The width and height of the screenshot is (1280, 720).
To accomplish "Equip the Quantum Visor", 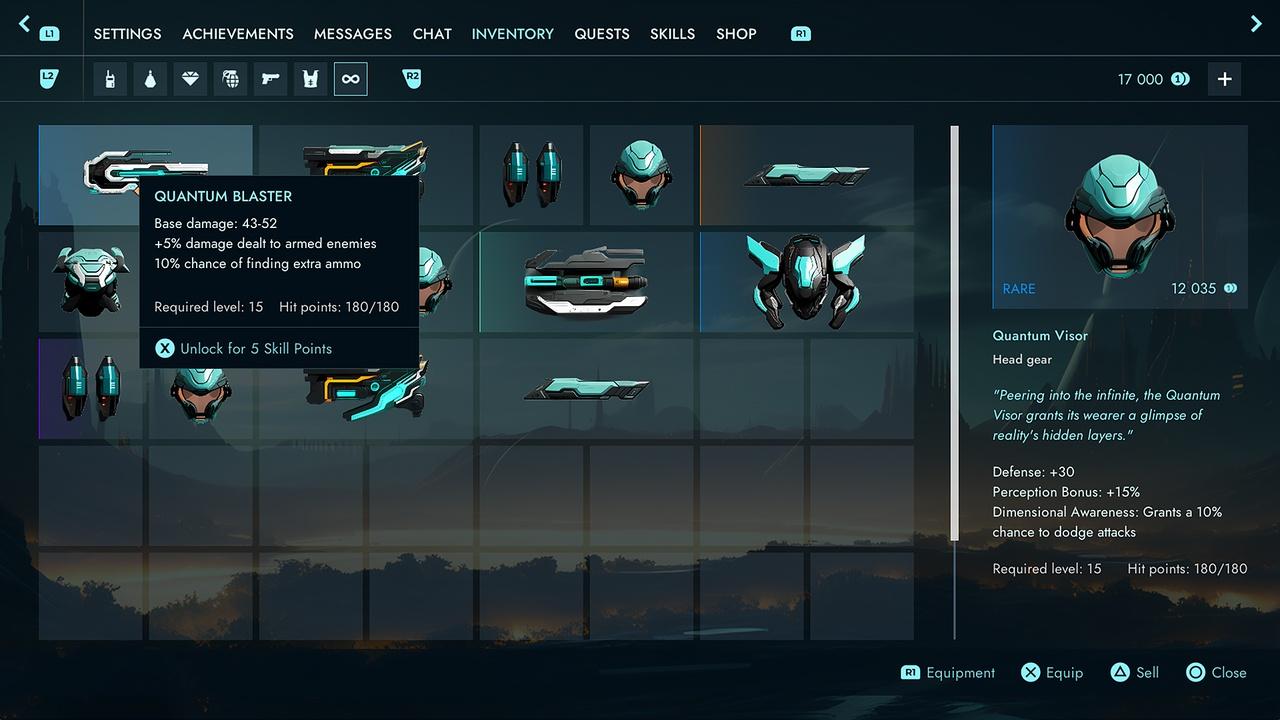I will (1052, 673).
